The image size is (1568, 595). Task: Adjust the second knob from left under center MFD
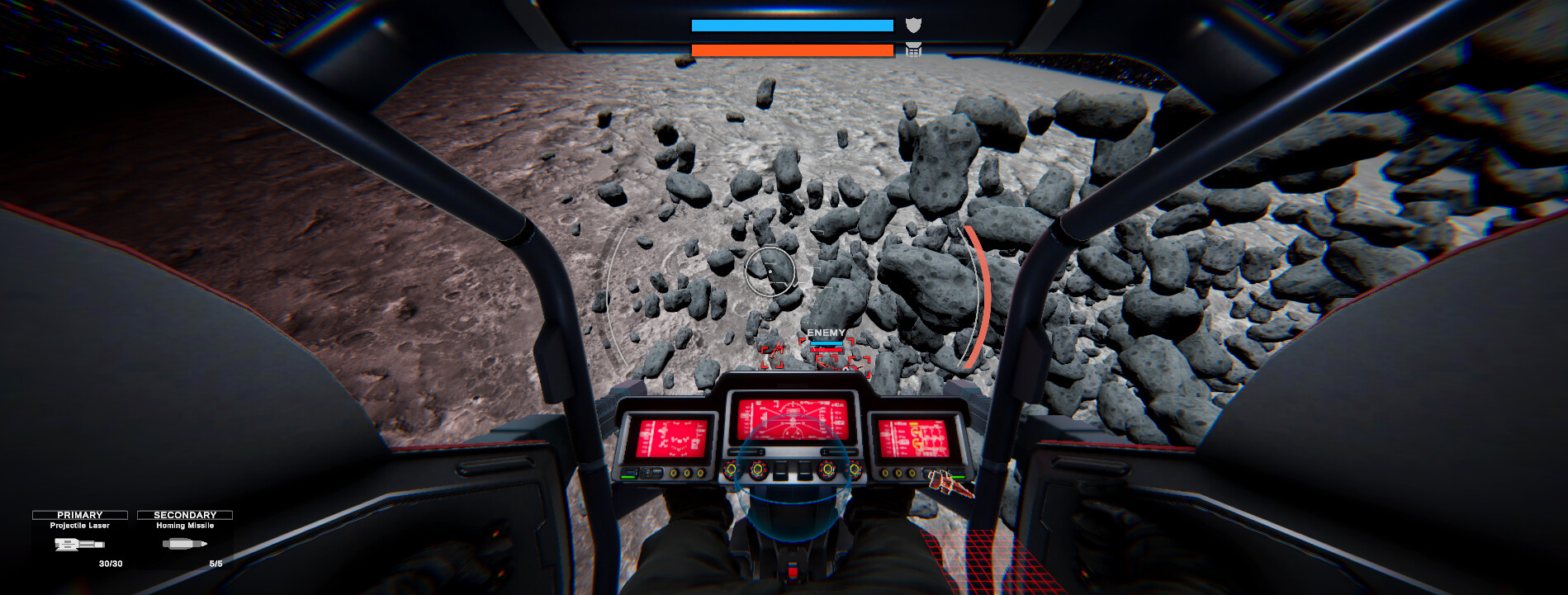tap(758, 470)
